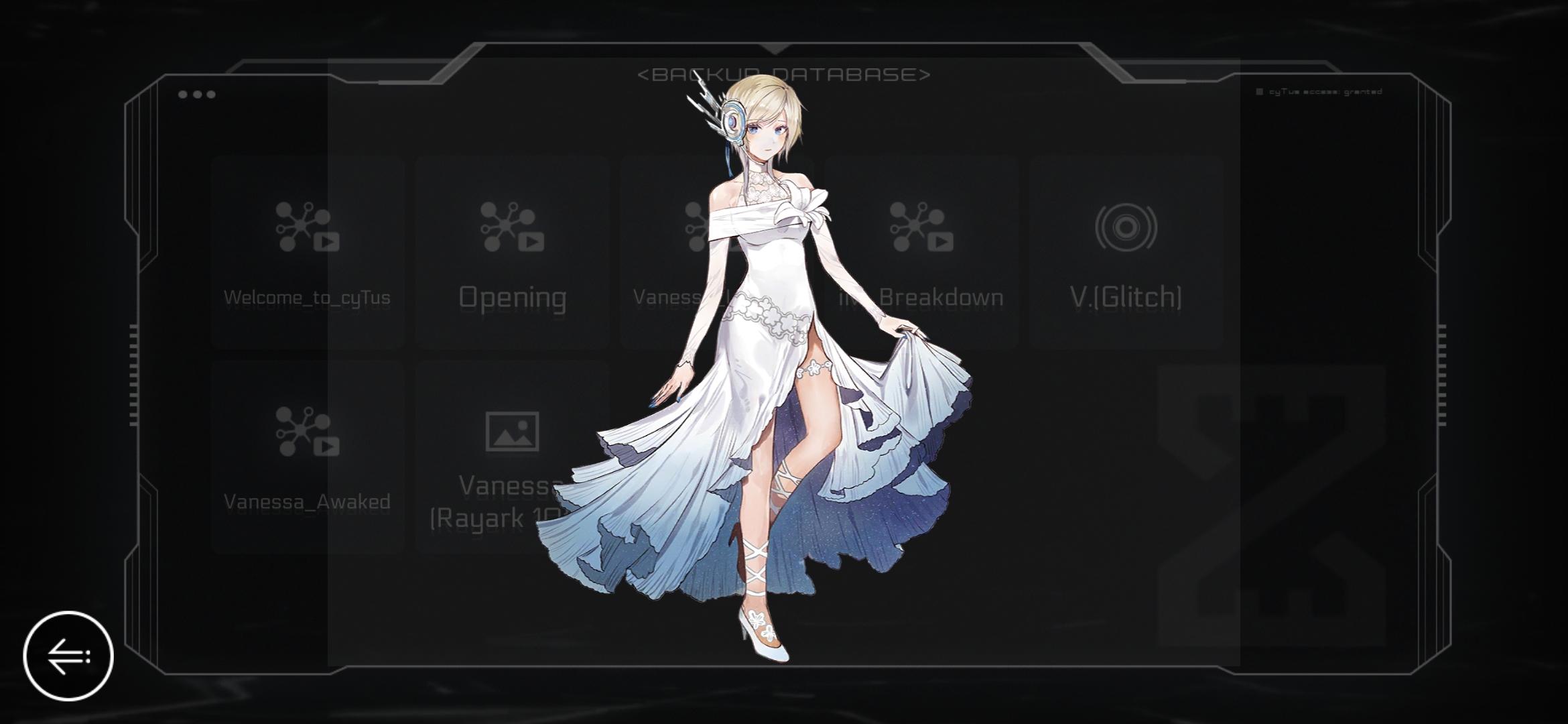Click the three dots indicator top left

tap(197, 94)
